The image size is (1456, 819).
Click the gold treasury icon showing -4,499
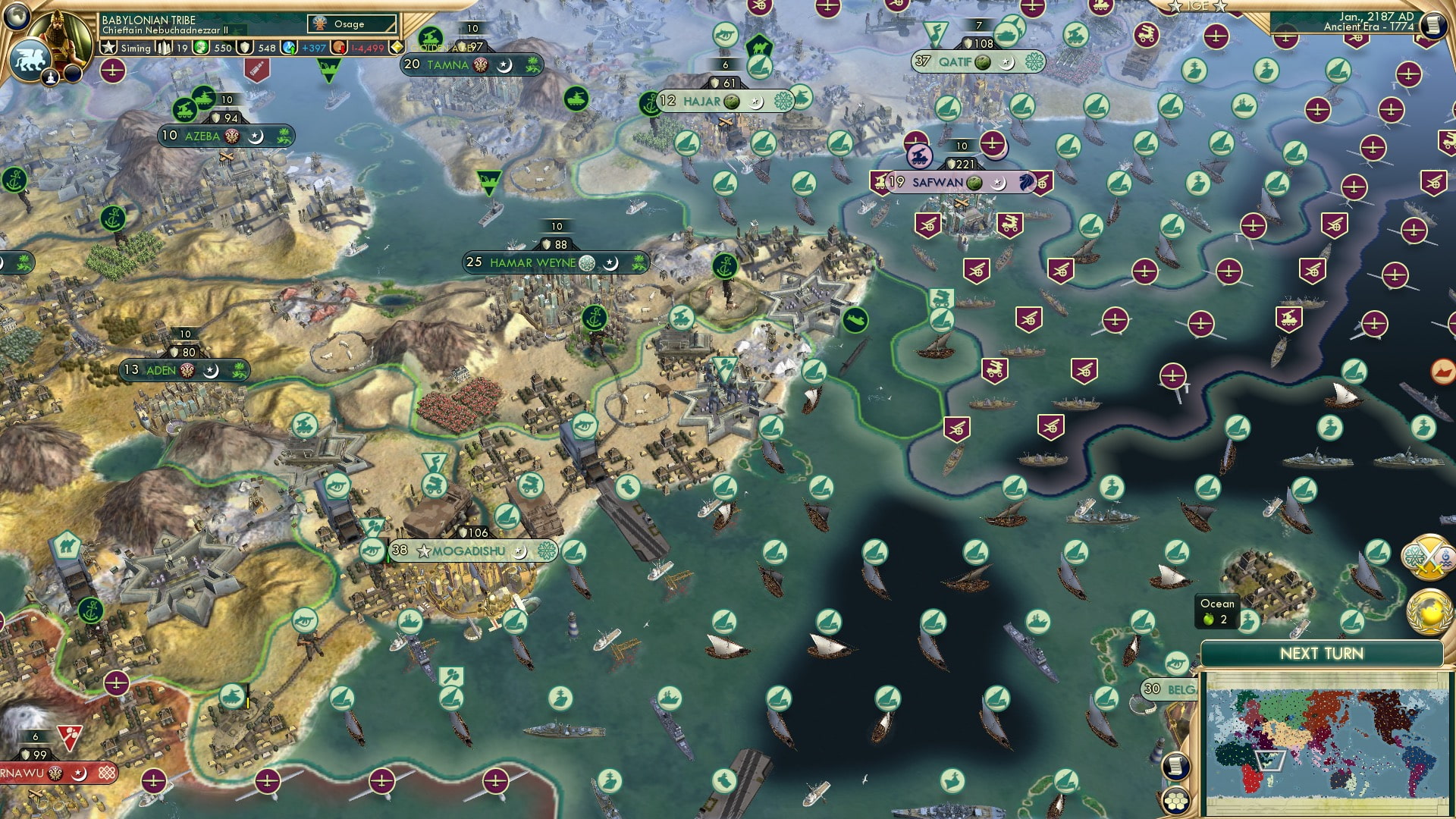[337, 48]
